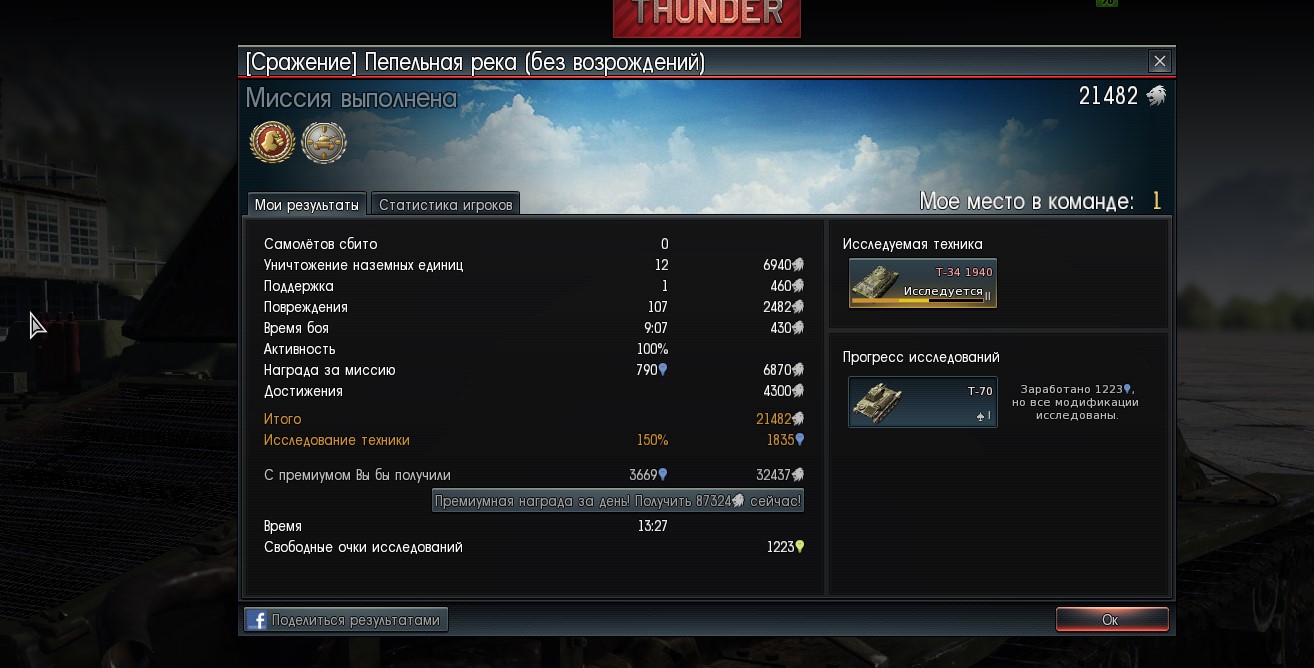Claim the Премиумная награда за день offer

(618, 500)
